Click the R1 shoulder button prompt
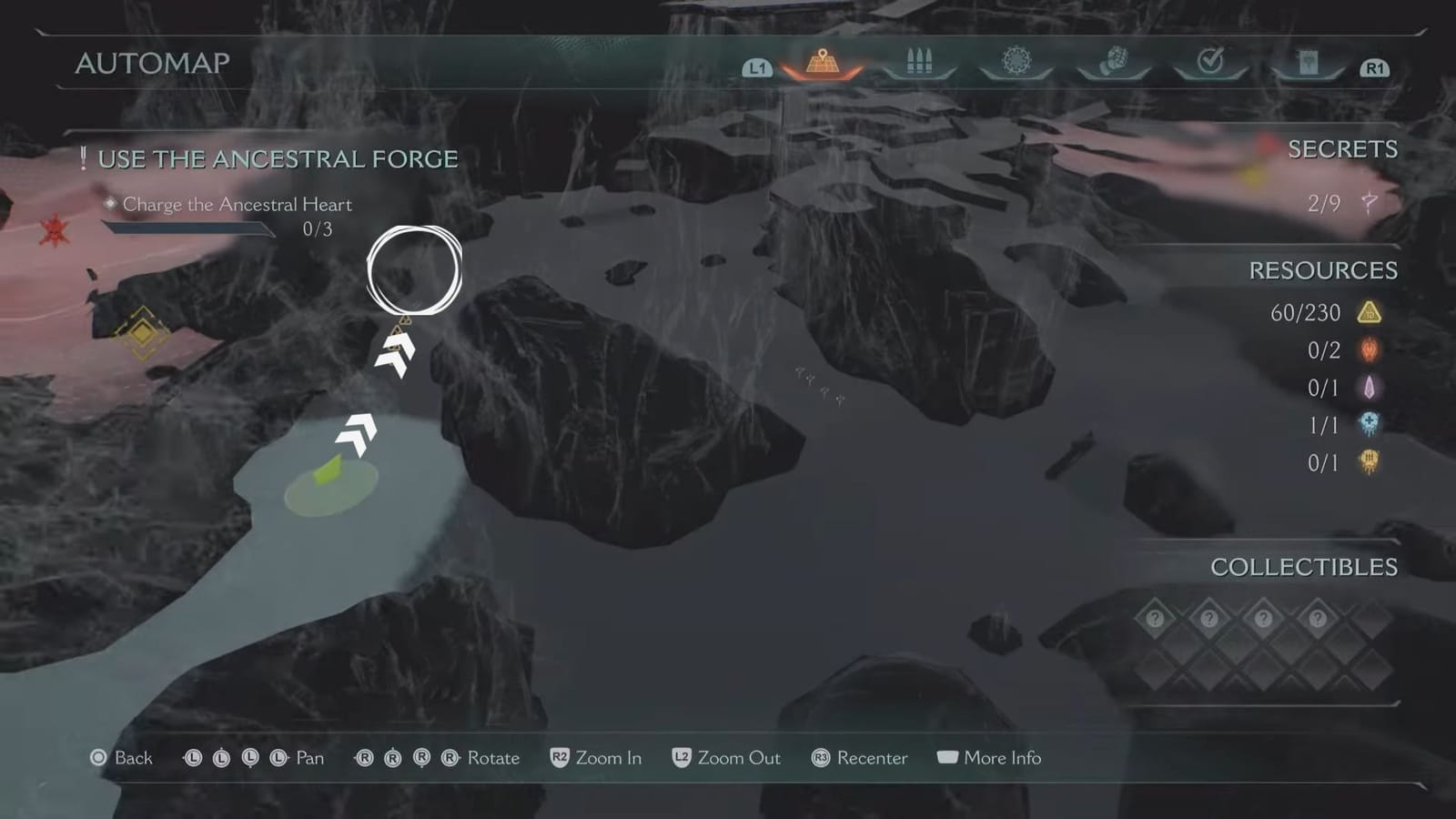This screenshot has height=819, width=1456. (x=1376, y=67)
